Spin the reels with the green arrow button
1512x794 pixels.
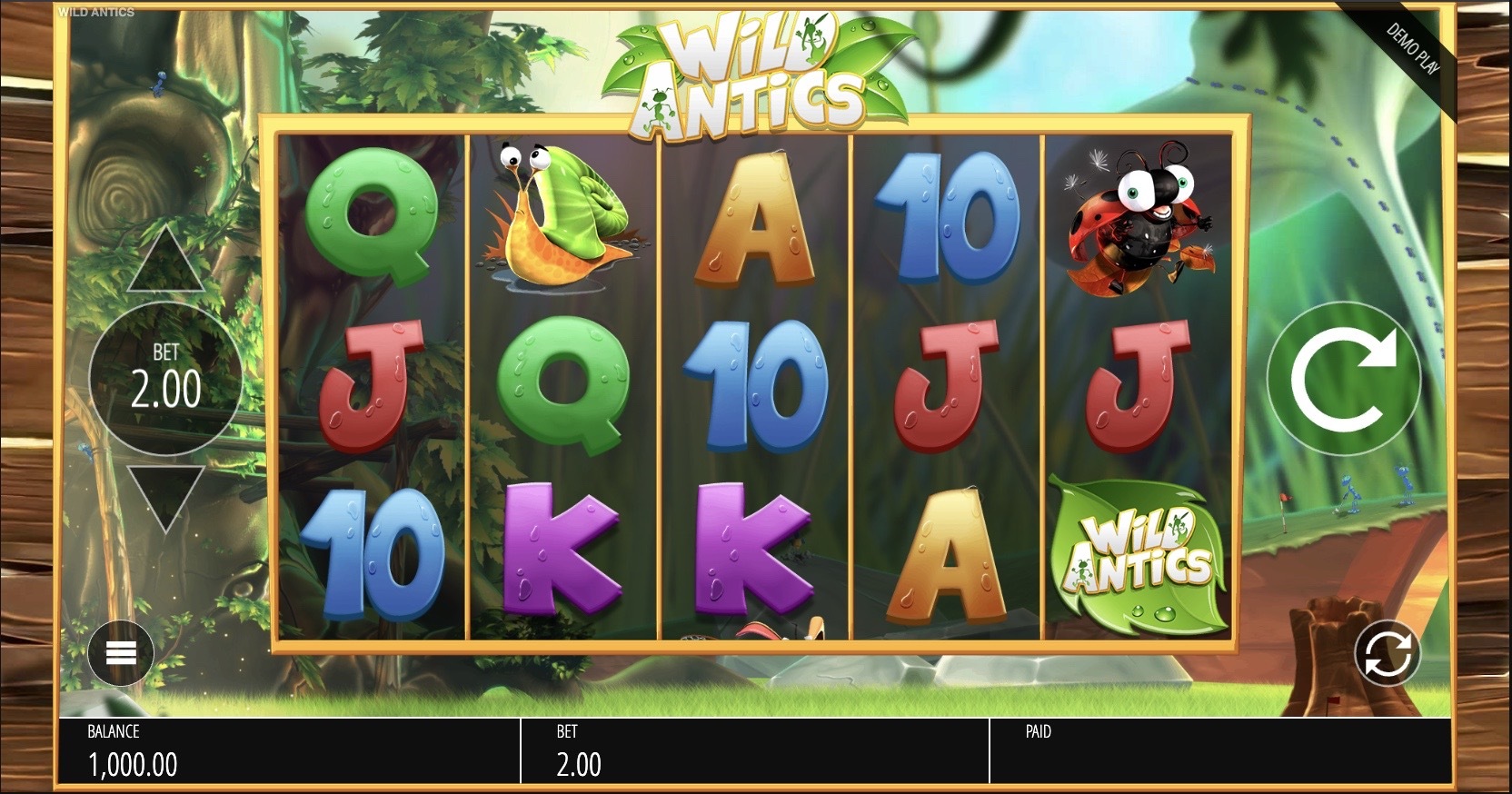(1343, 379)
